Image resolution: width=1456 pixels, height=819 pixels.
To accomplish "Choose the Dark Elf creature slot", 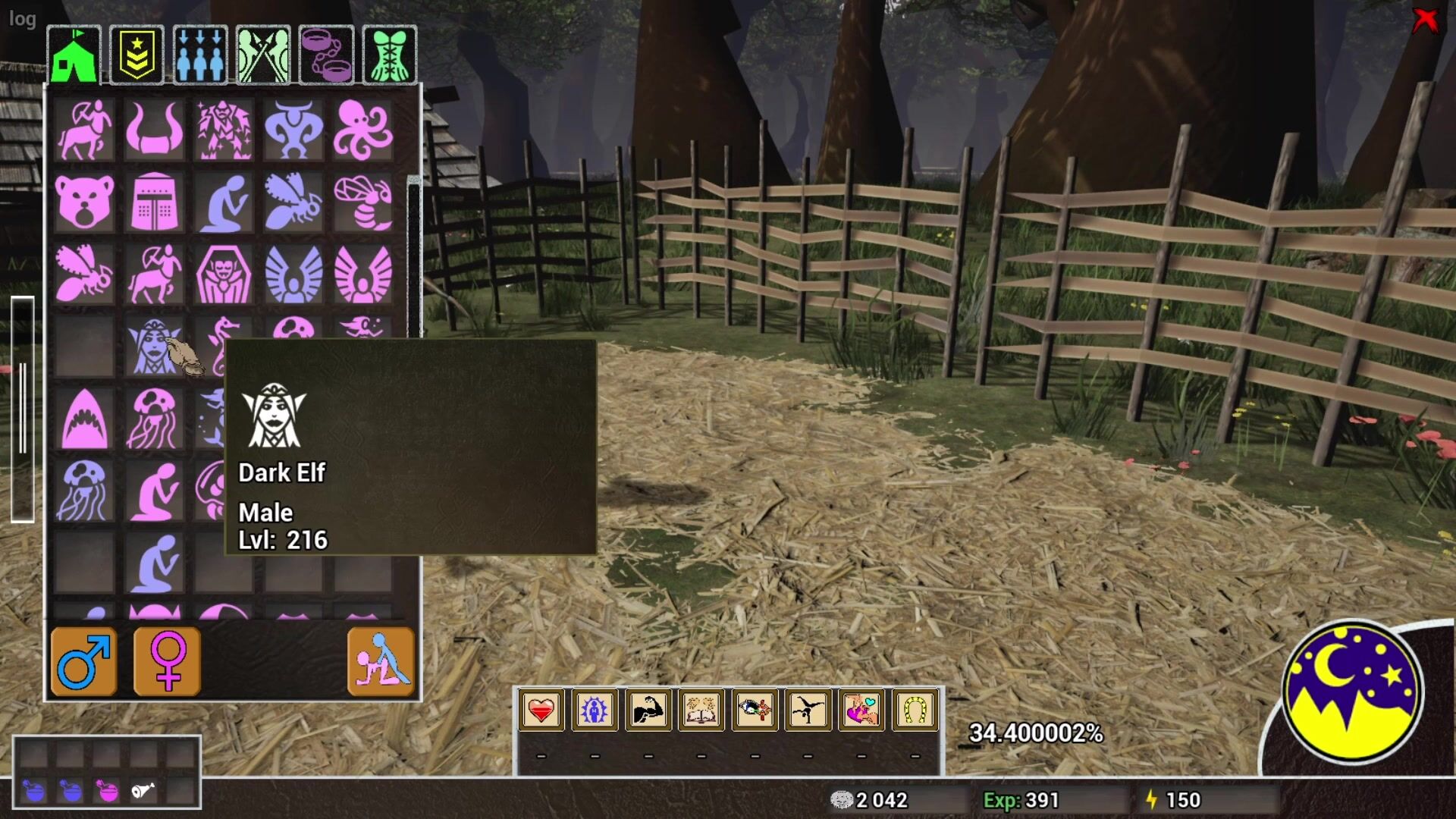I will [x=154, y=347].
